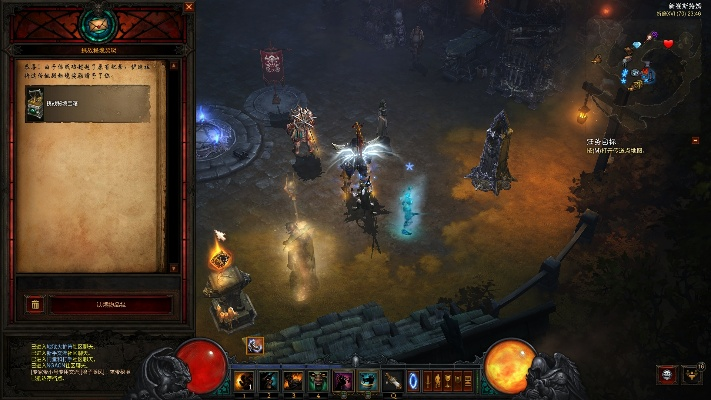Screen dimensions: 711x400
Task: Claim the mail items with the red button
Action: 111,304
